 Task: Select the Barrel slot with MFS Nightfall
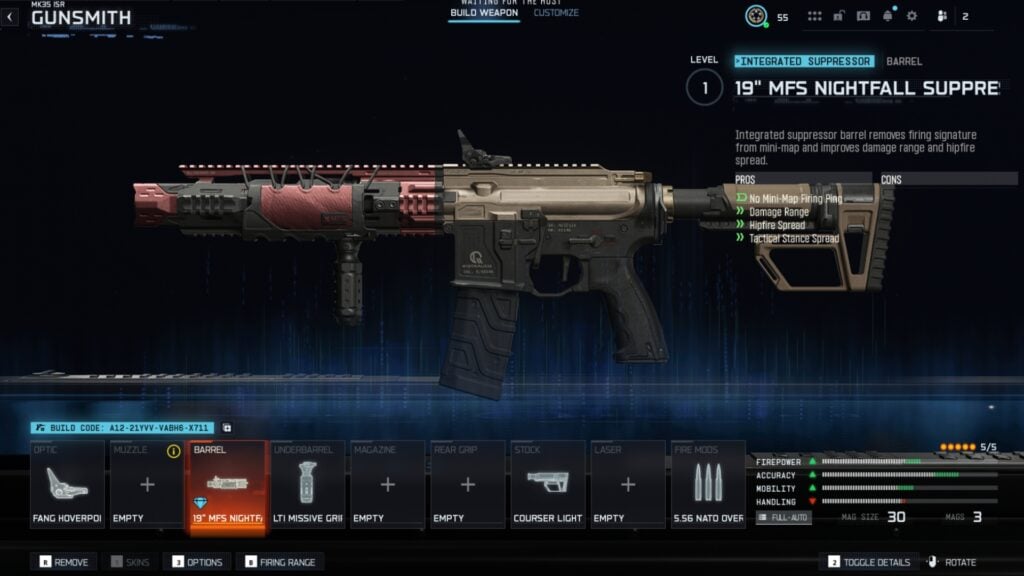(227, 485)
